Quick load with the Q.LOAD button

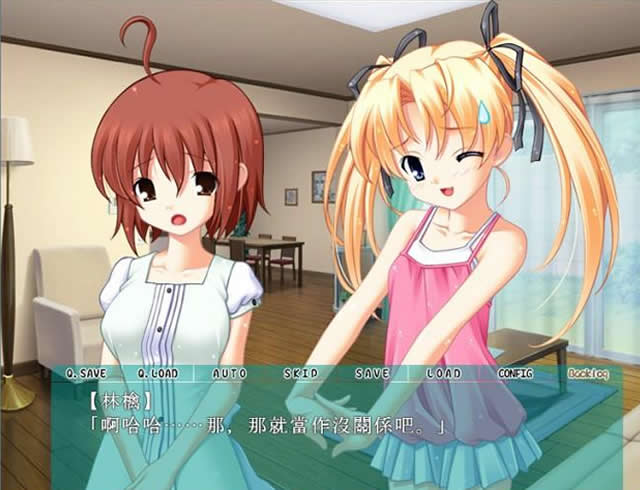pyautogui.click(x=157, y=374)
